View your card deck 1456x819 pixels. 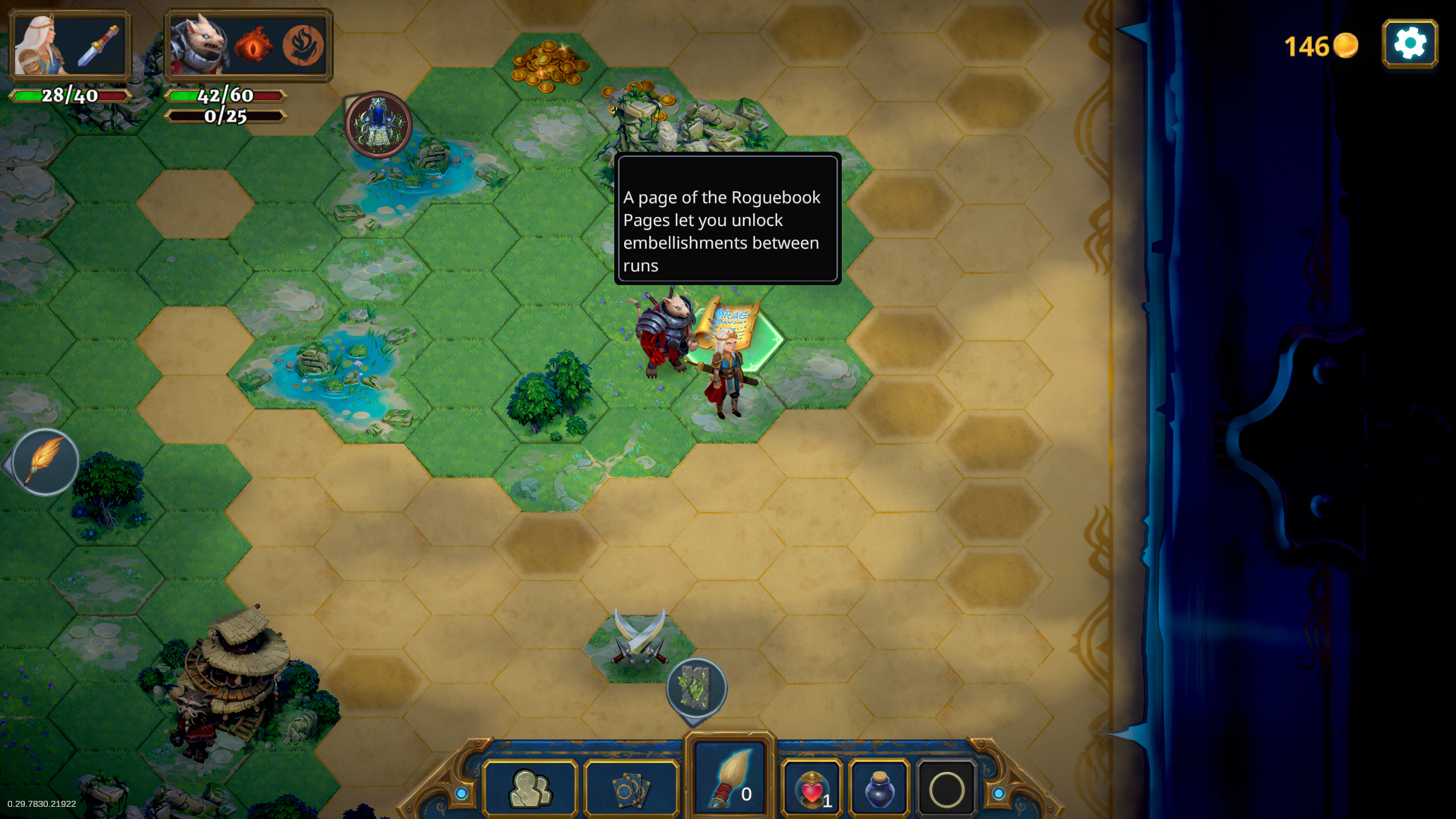(x=631, y=789)
